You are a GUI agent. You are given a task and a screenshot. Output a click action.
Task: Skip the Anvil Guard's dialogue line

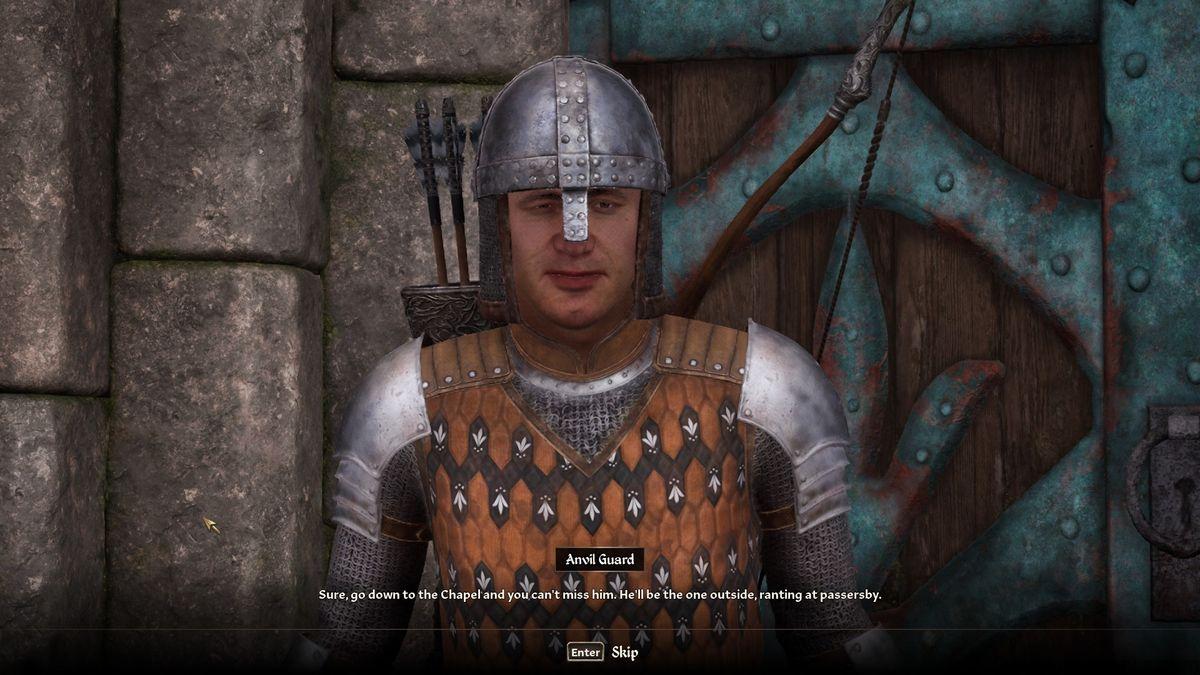(x=603, y=652)
